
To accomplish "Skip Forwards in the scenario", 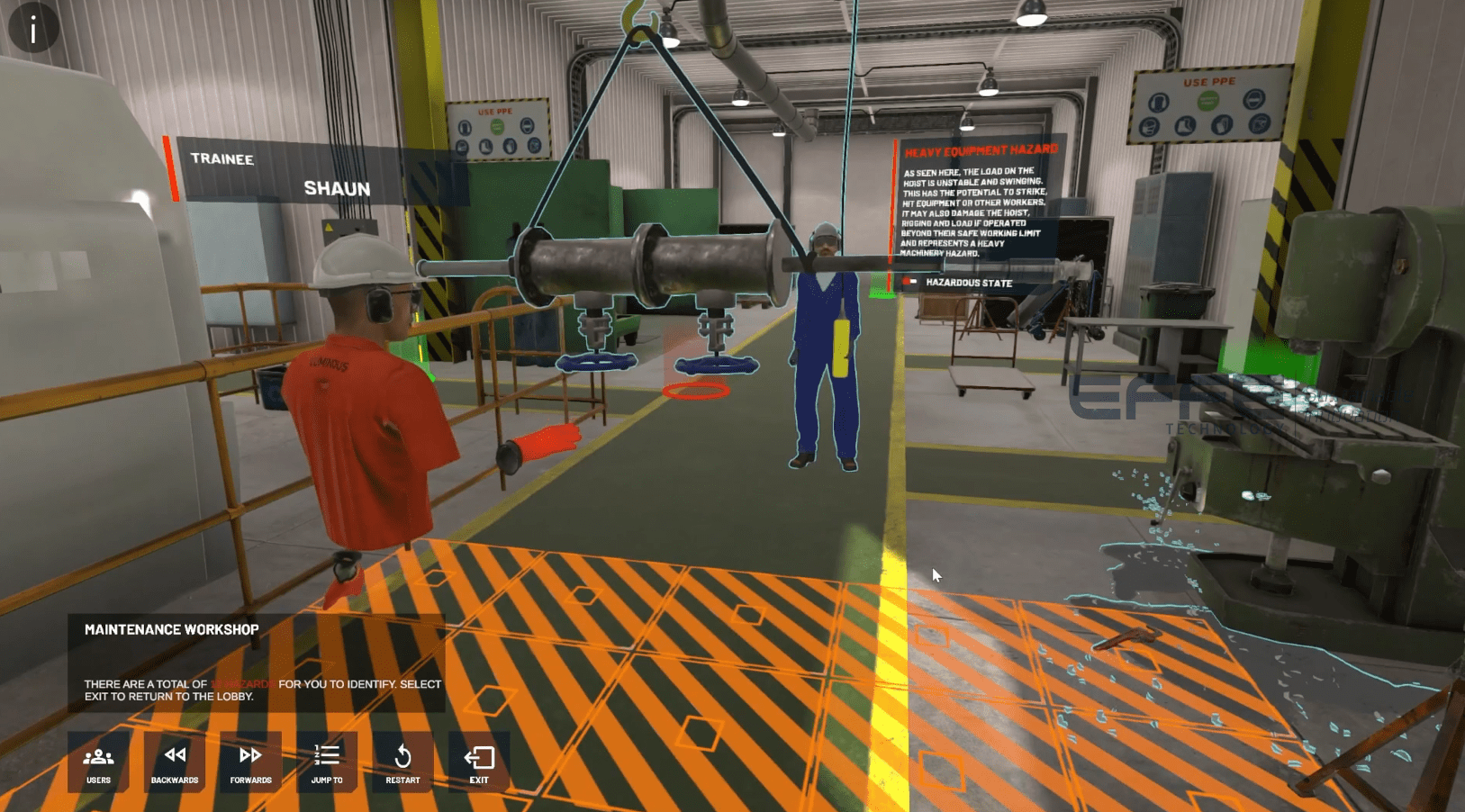I will point(250,762).
